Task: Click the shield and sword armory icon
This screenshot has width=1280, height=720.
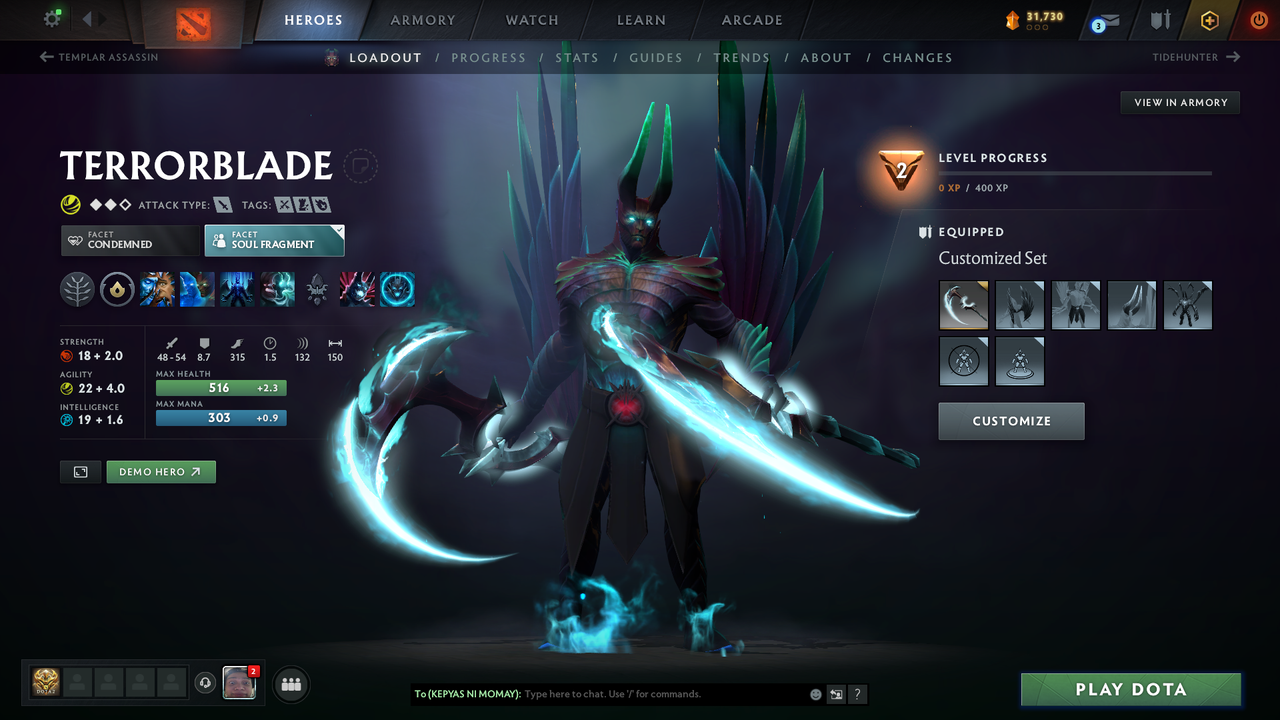Action: click(x=1159, y=20)
